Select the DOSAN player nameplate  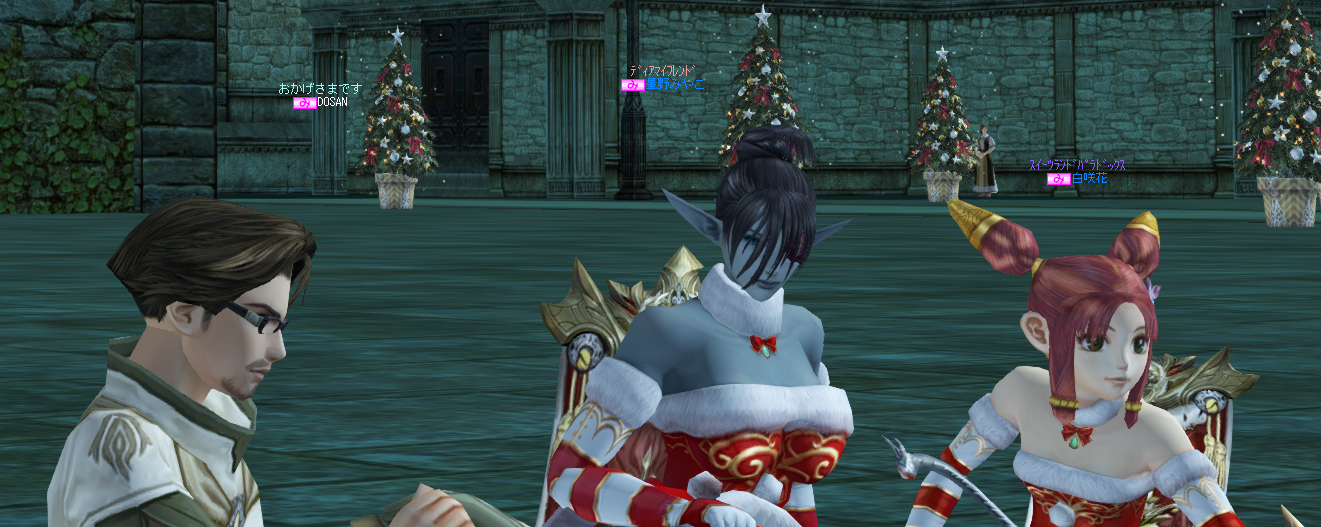331,103
